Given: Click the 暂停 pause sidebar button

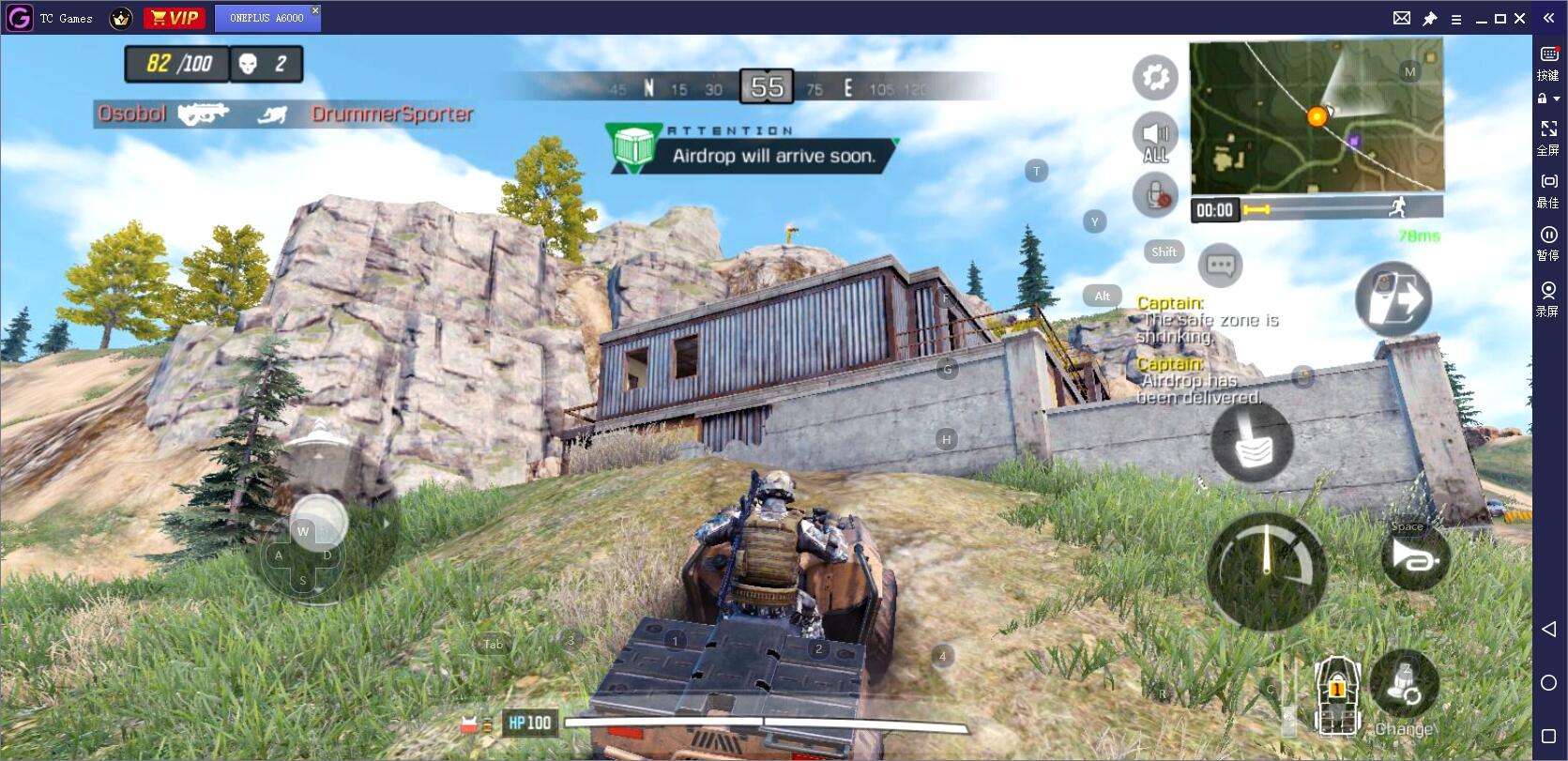Looking at the screenshot, I should 1548,241.
